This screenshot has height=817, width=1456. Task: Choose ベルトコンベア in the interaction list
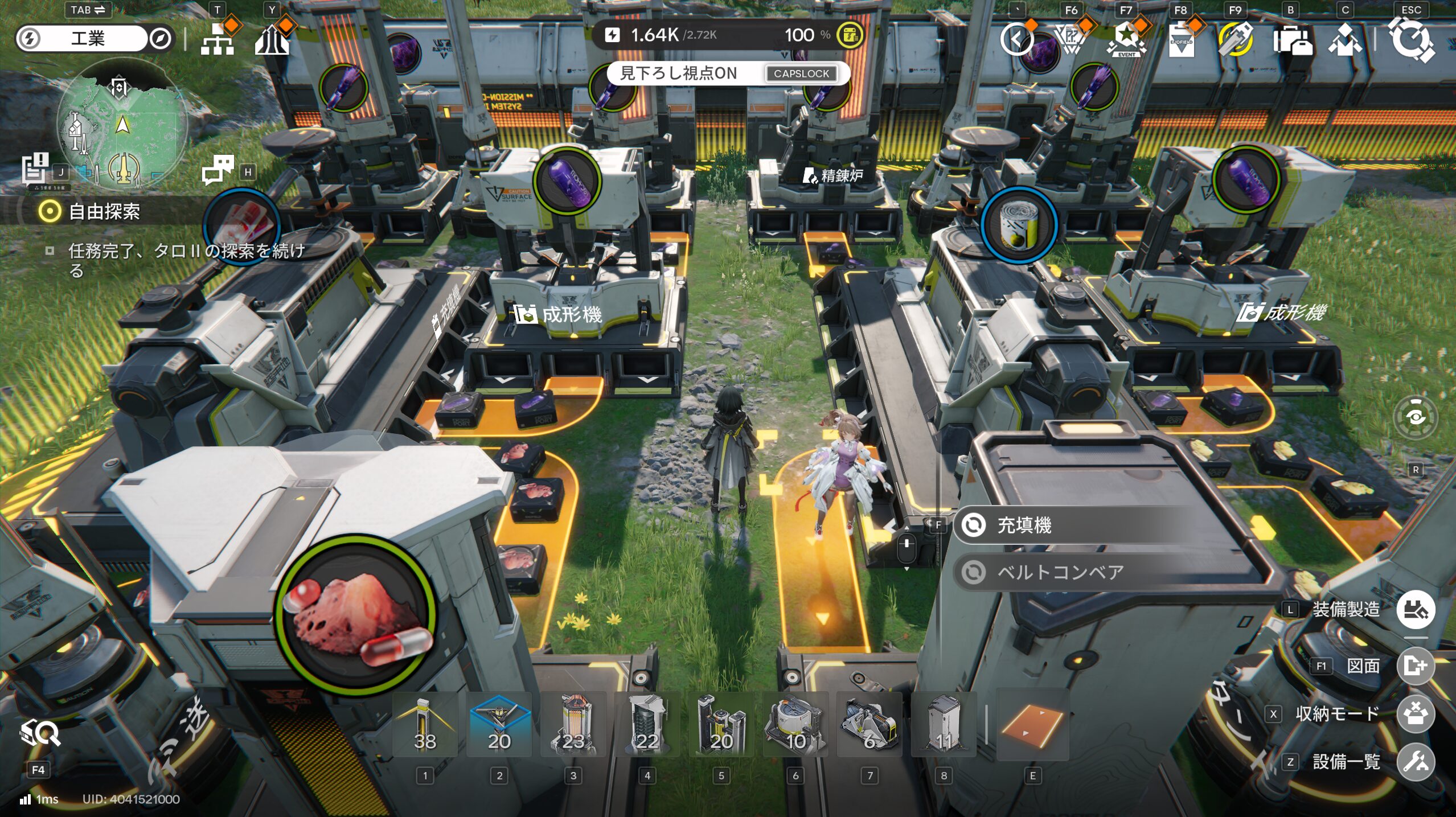(1059, 572)
